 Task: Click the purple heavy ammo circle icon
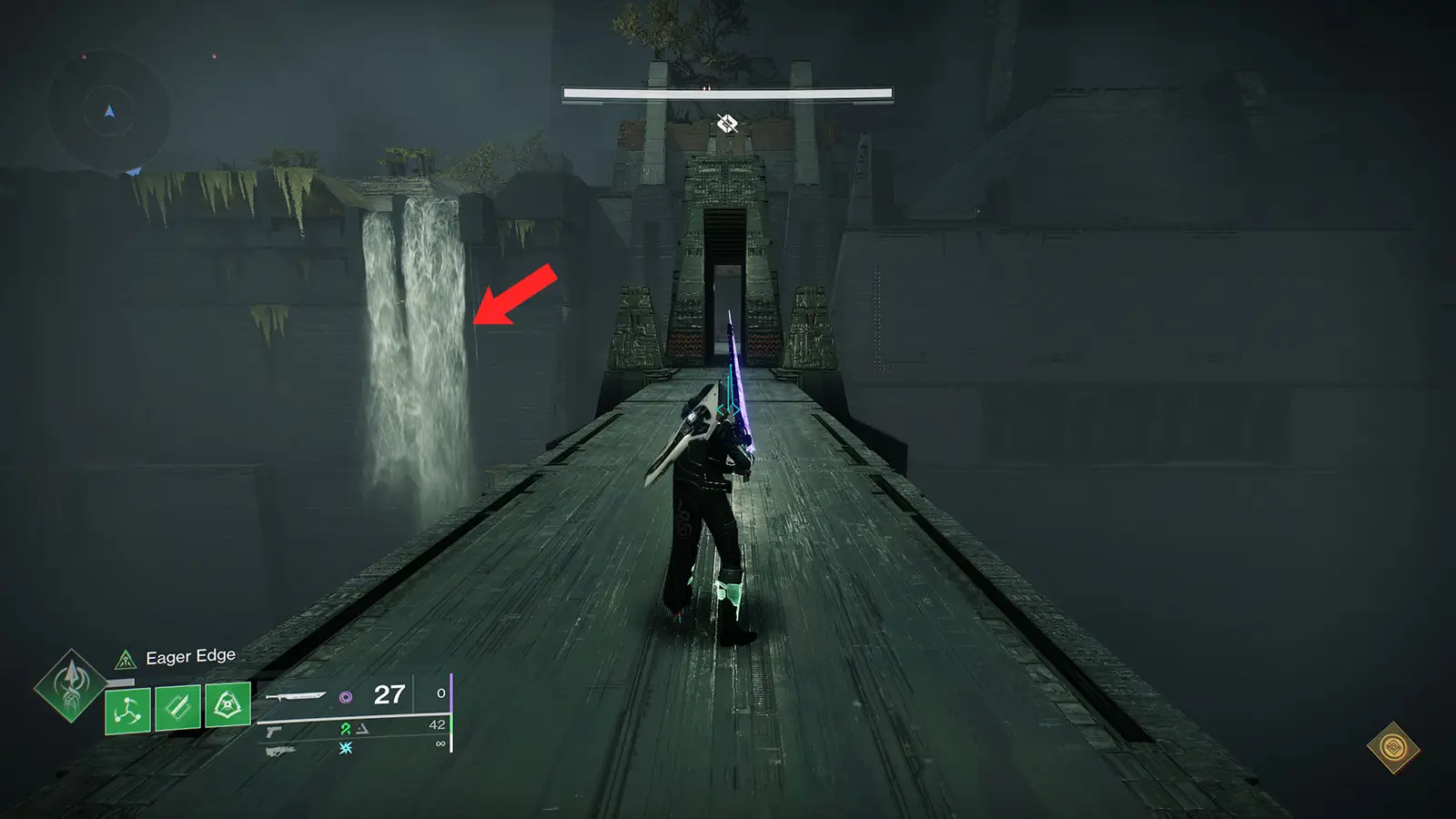coord(345,694)
